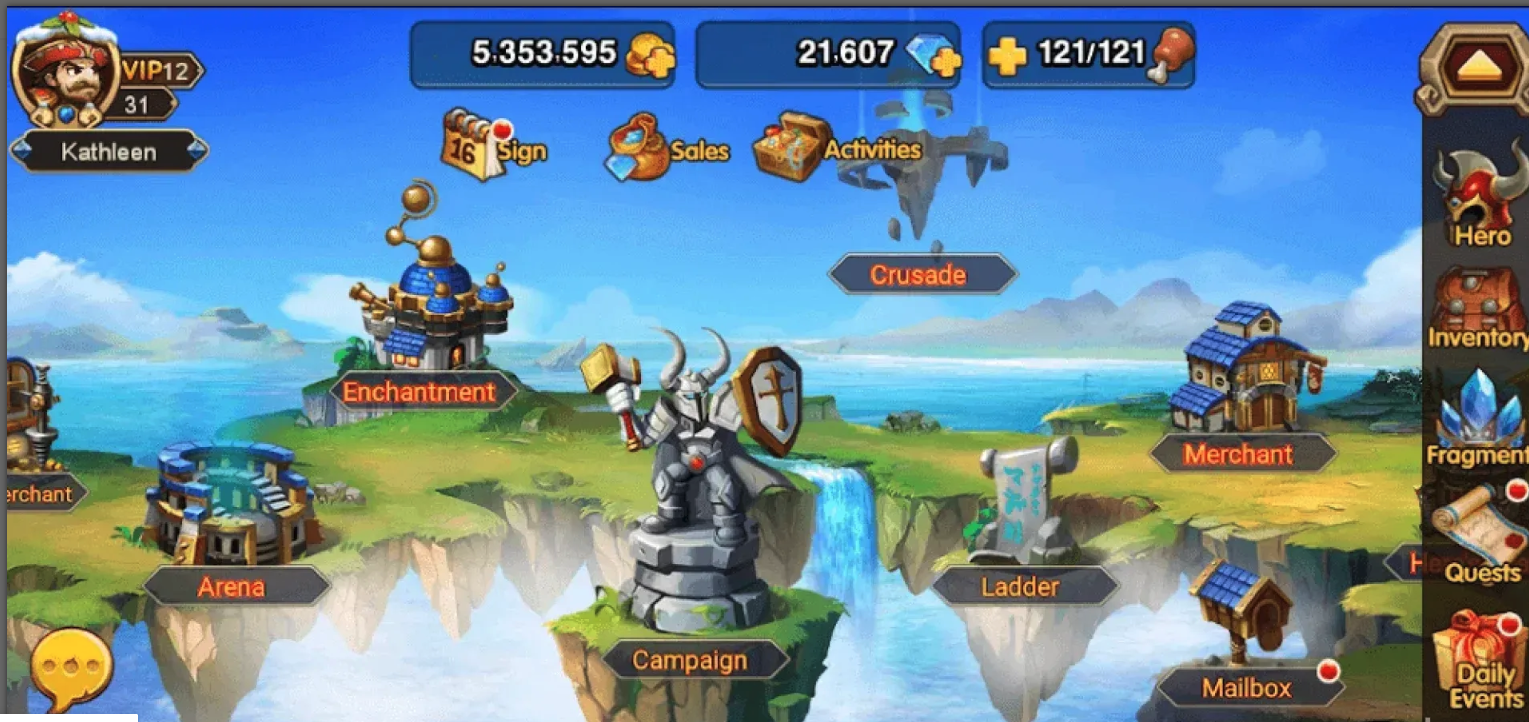Add stamina using the yellow plus
This screenshot has width=1529, height=722.
tap(1007, 56)
